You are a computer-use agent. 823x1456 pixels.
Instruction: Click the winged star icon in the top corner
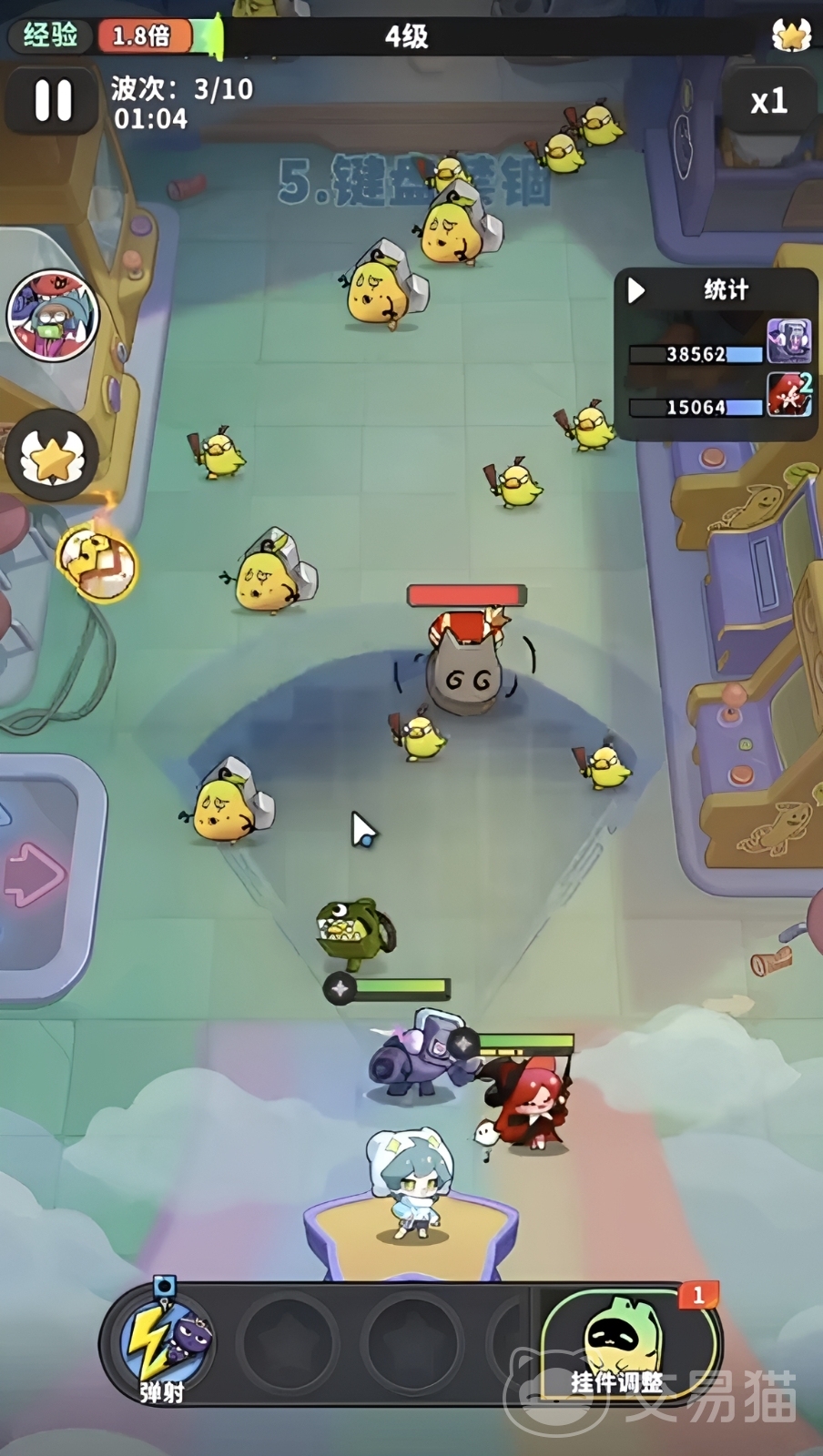tap(790, 35)
